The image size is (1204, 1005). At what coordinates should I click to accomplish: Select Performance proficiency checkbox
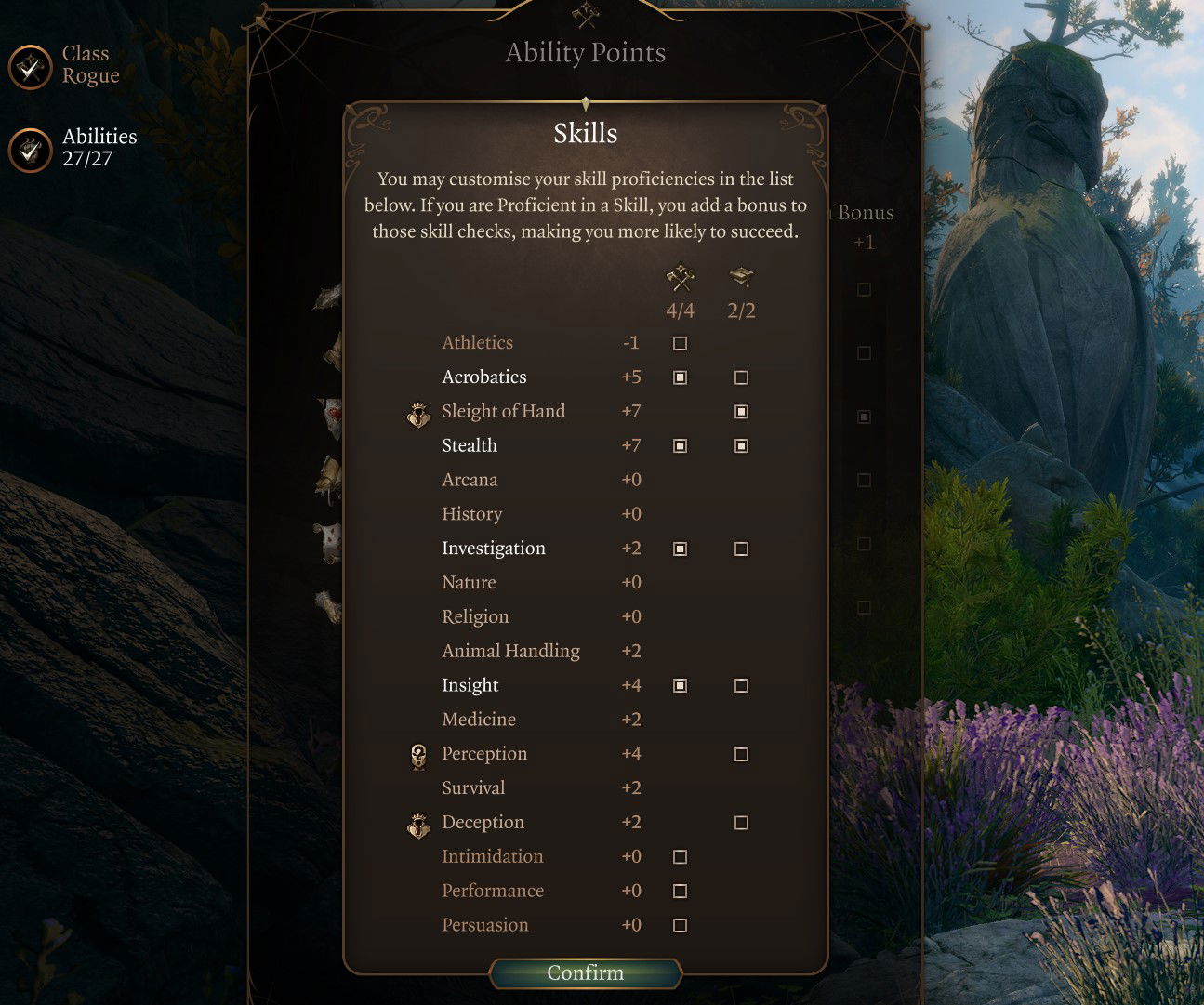[x=680, y=892]
